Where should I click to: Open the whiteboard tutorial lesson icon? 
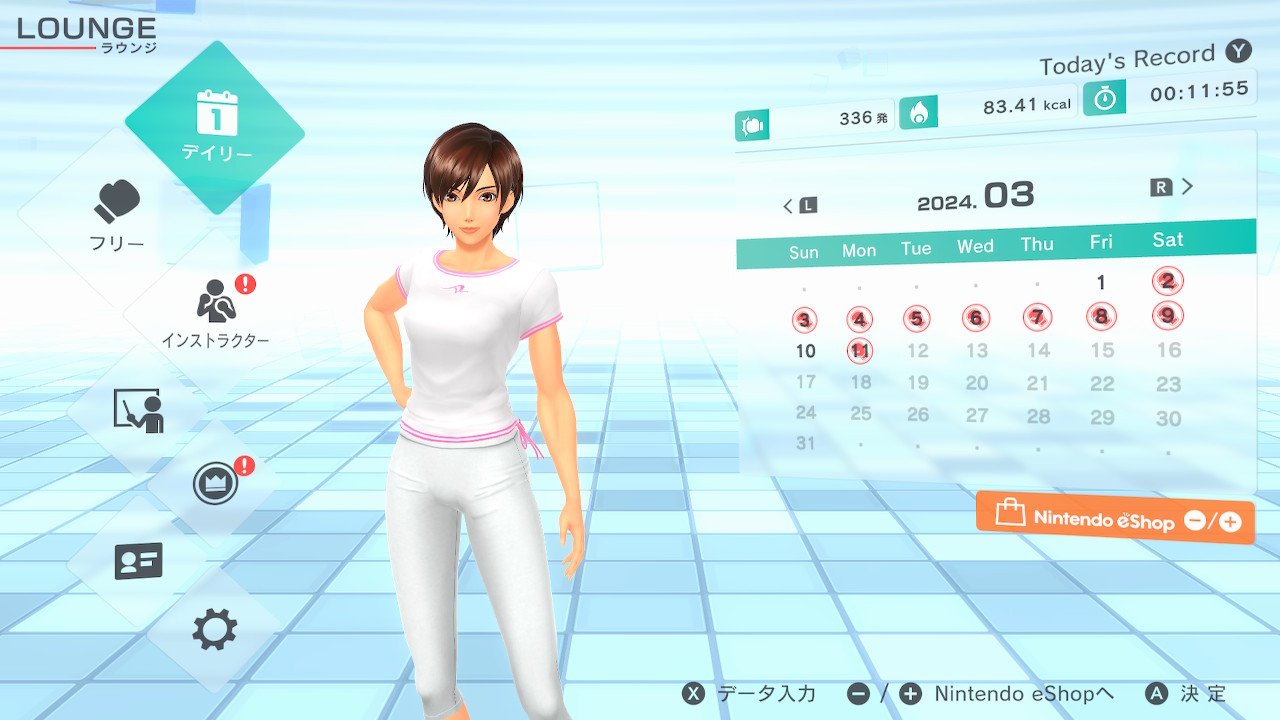click(138, 410)
